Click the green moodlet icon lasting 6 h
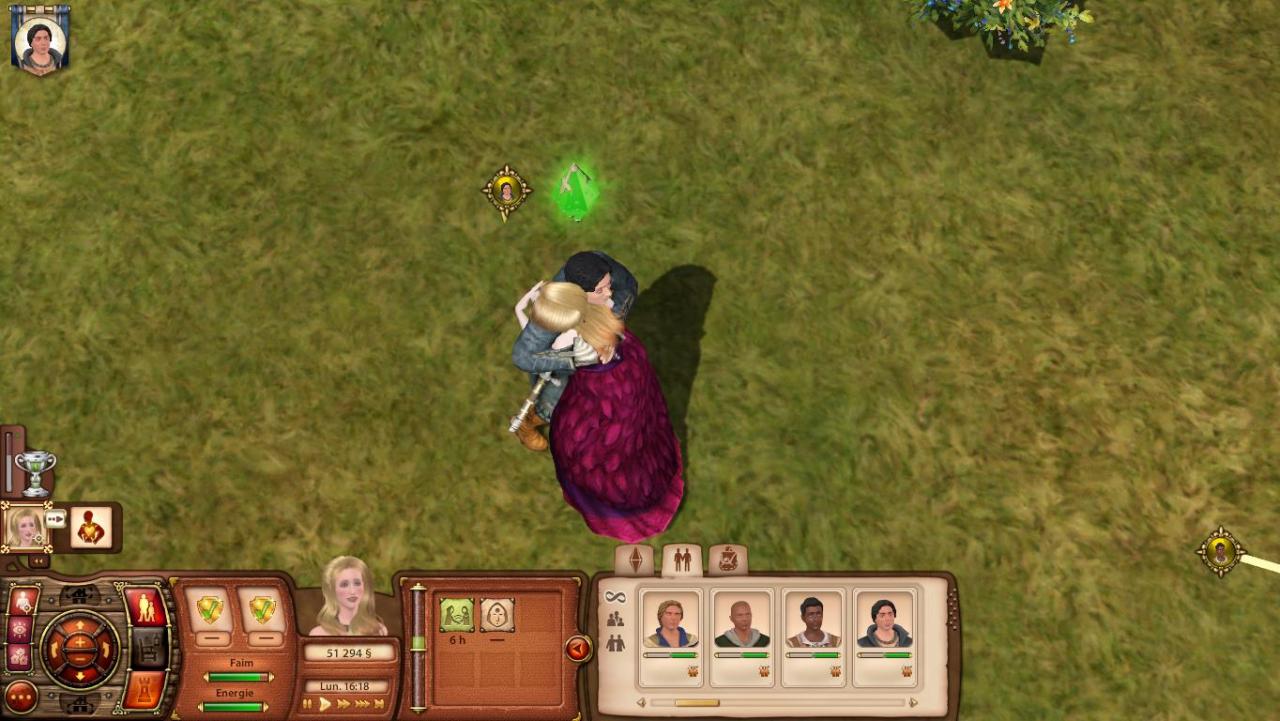Image resolution: width=1280 pixels, height=721 pixels. pyautogui.click(x=457, y=615)
